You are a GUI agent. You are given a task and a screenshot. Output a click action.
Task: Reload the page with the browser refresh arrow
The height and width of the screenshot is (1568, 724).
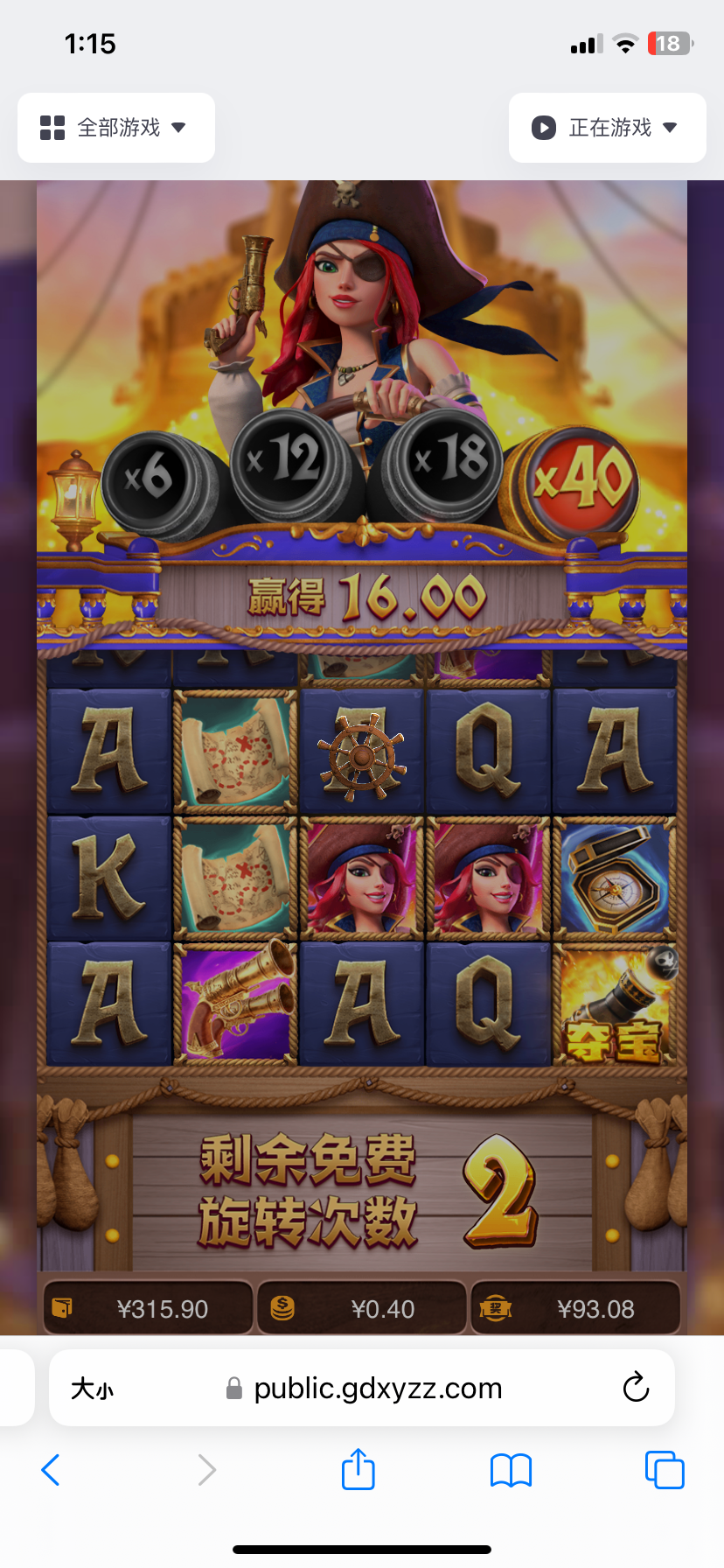point(636,1388)
